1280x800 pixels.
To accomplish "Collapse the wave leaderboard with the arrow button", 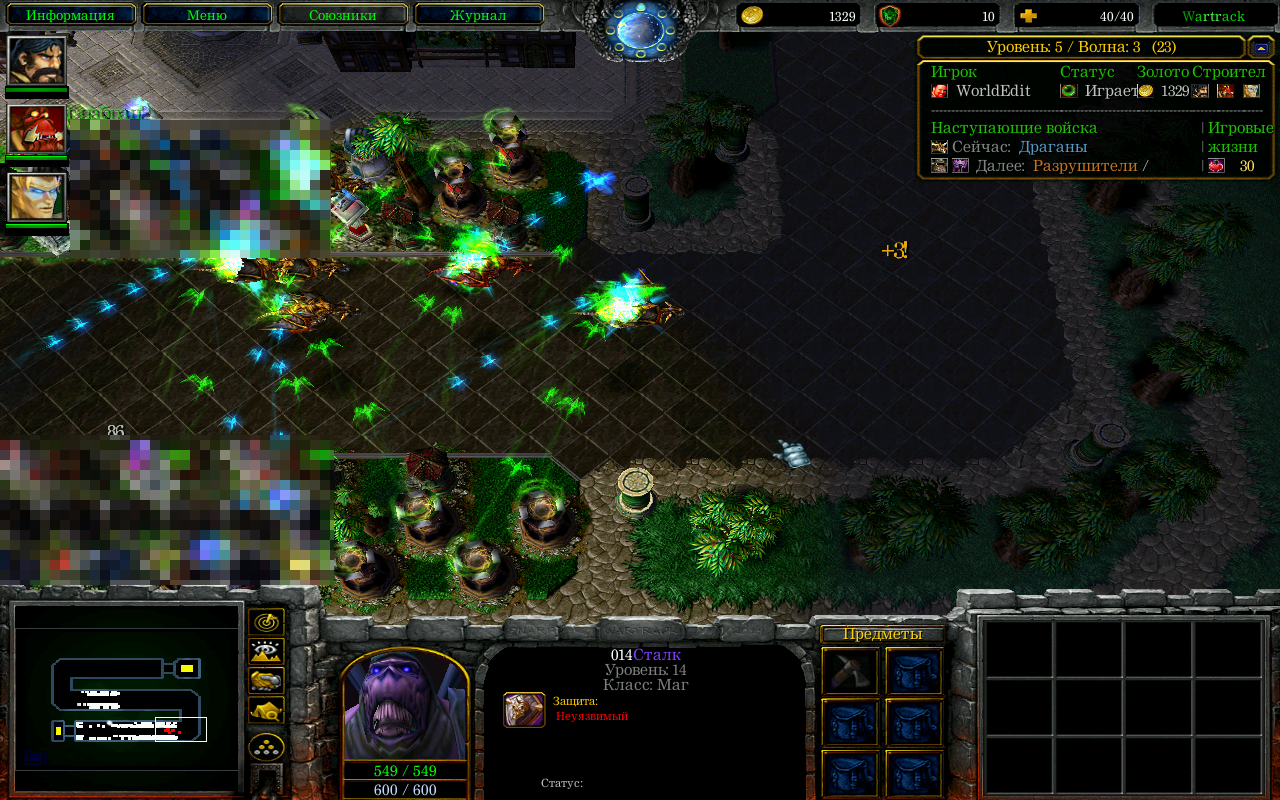I will click(x=1261, y=47).
